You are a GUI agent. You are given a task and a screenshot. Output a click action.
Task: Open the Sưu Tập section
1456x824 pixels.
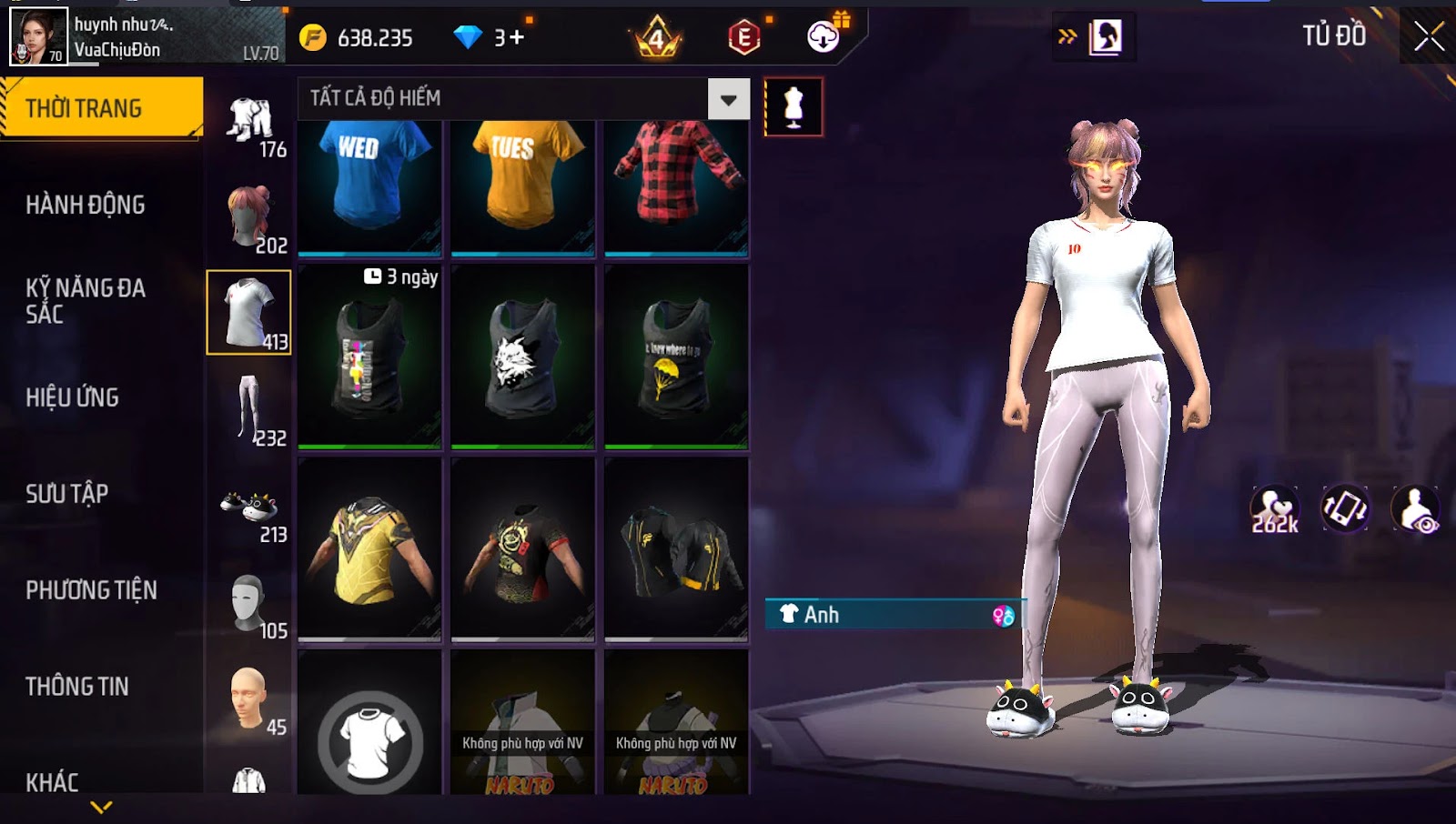(67, 494)
